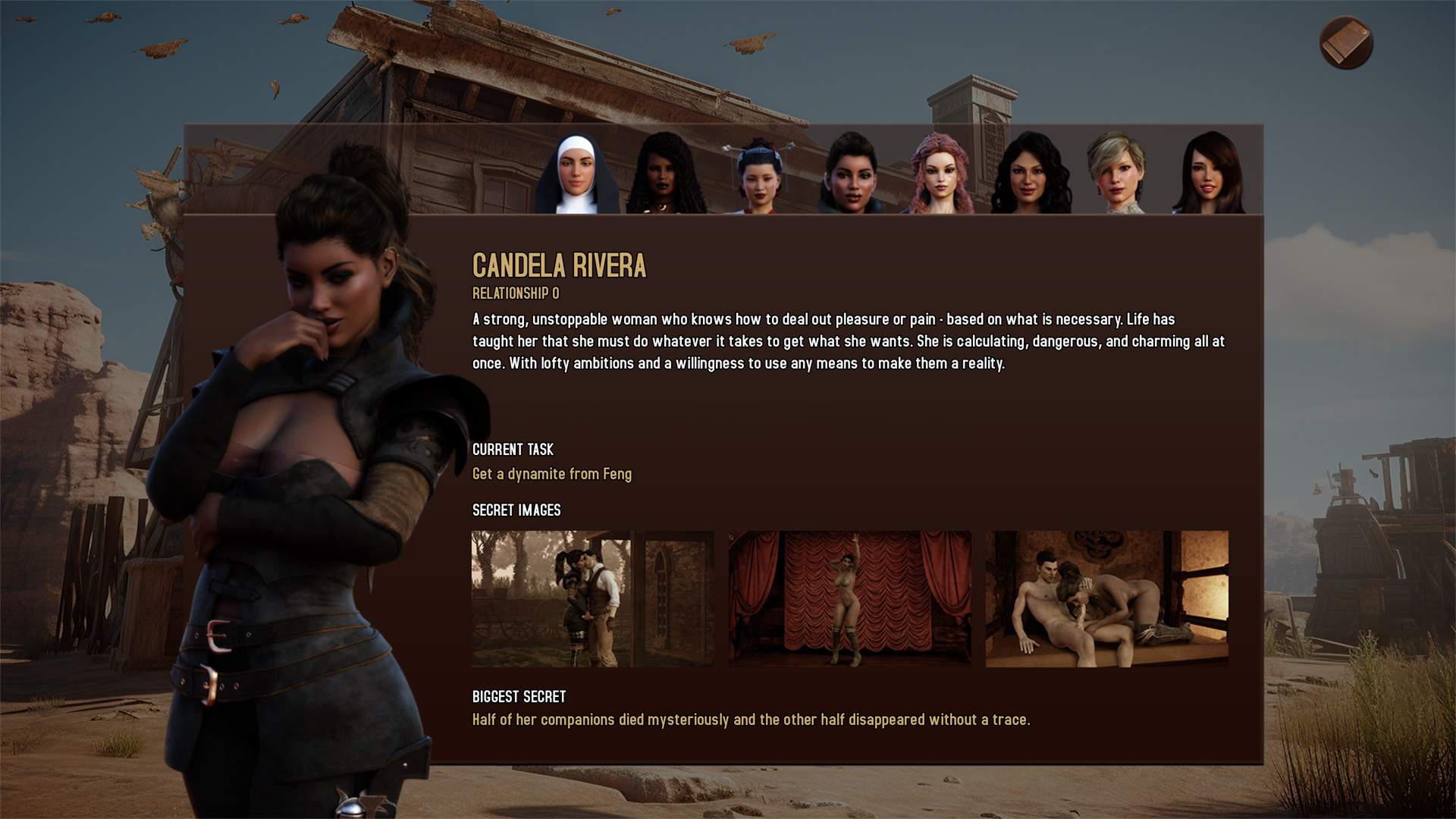
Task: View the secret image of couple by wagon
Action: pyautogui.click(x=592, y=598)
